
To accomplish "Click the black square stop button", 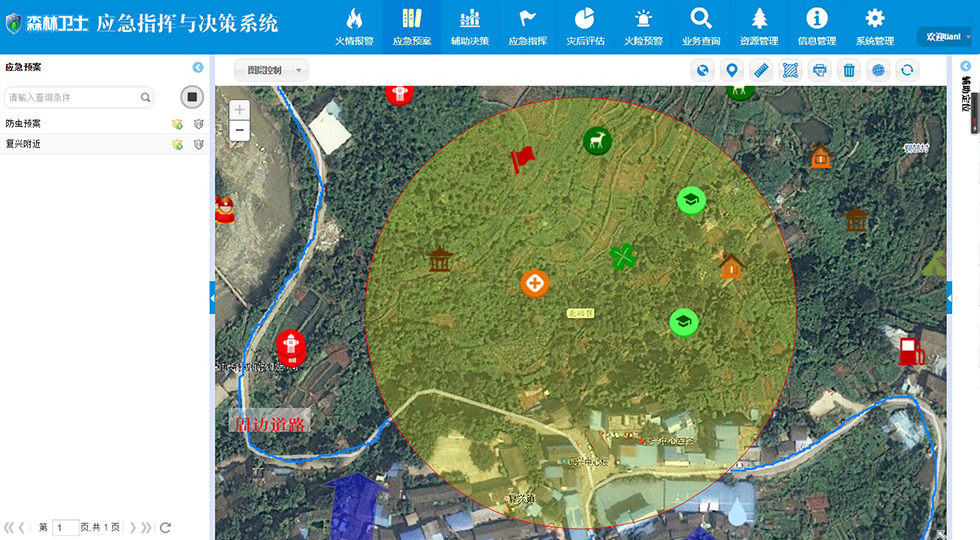I will pos(193,97).
